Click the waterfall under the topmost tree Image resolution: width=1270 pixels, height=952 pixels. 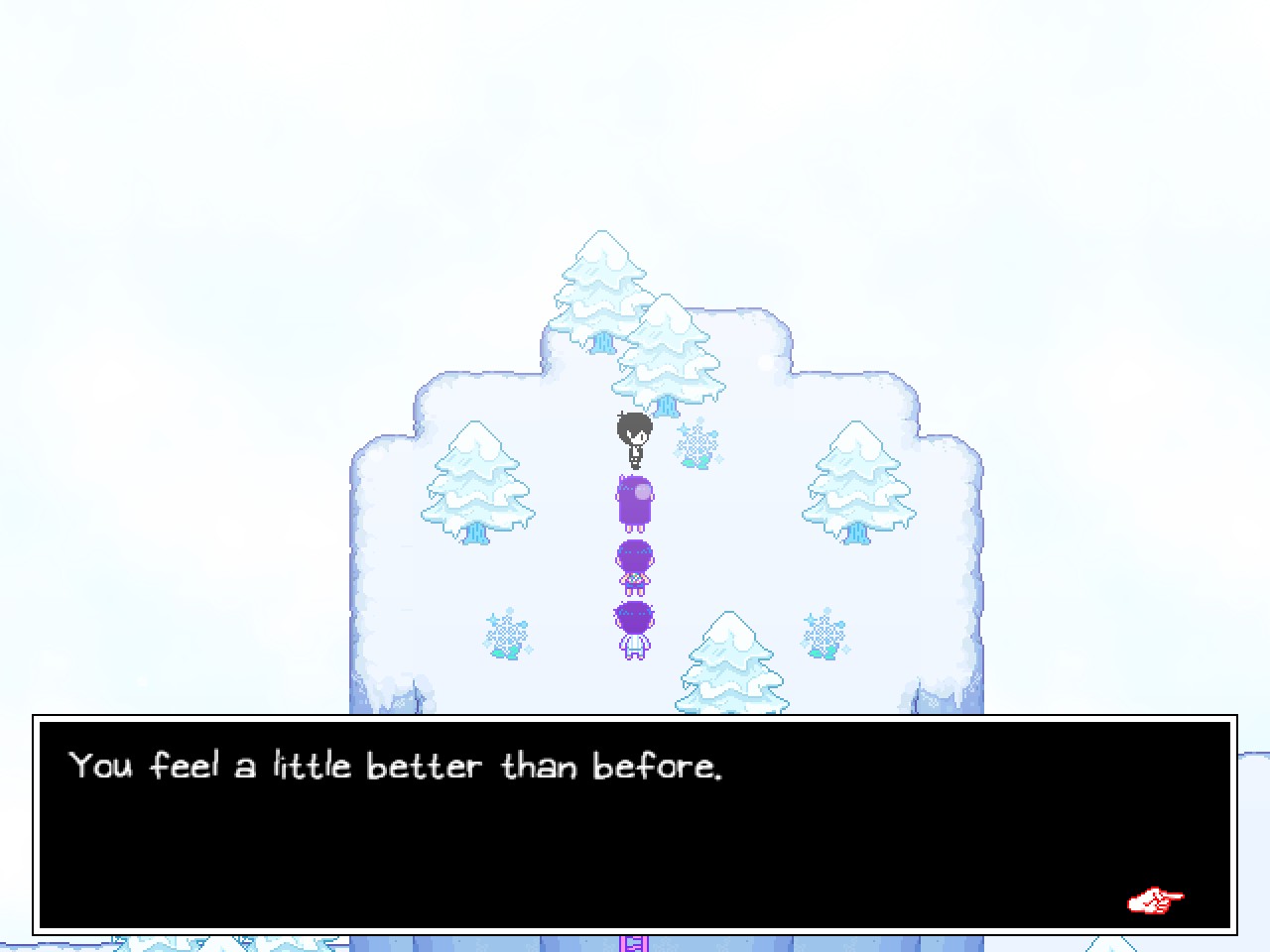(604, 342)
